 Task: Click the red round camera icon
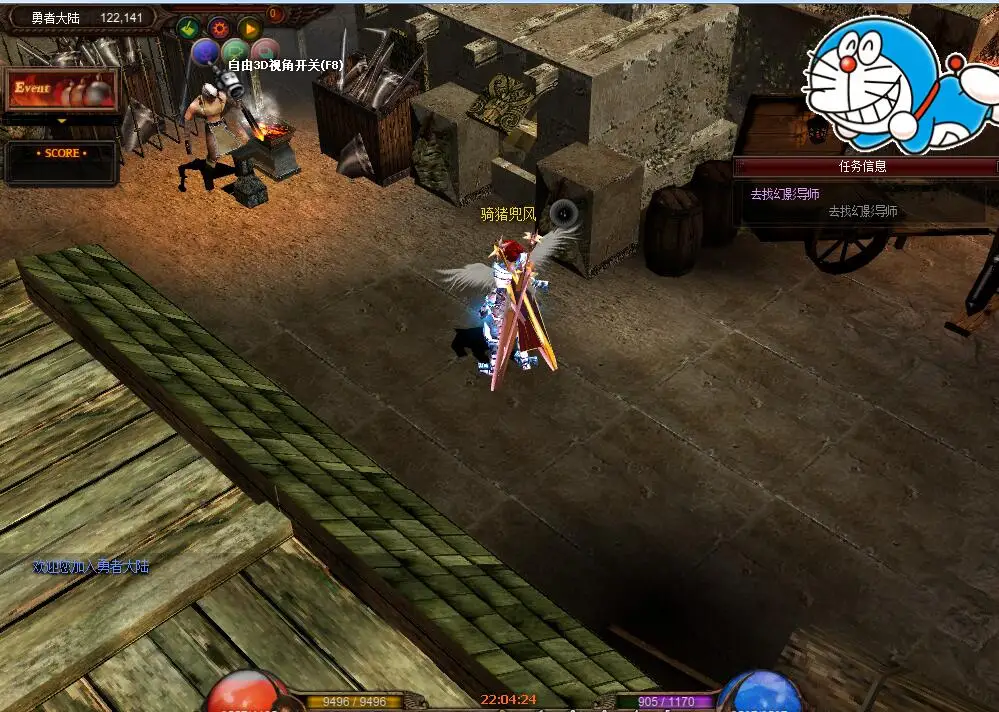[265, 50]
